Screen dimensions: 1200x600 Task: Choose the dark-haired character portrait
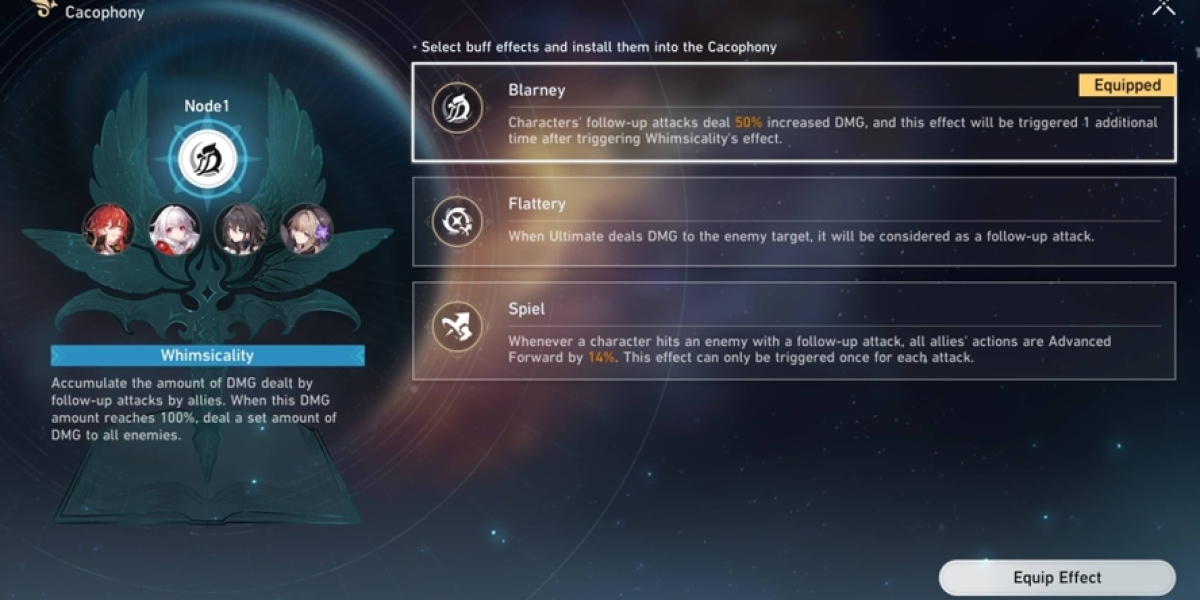point(241,229)
